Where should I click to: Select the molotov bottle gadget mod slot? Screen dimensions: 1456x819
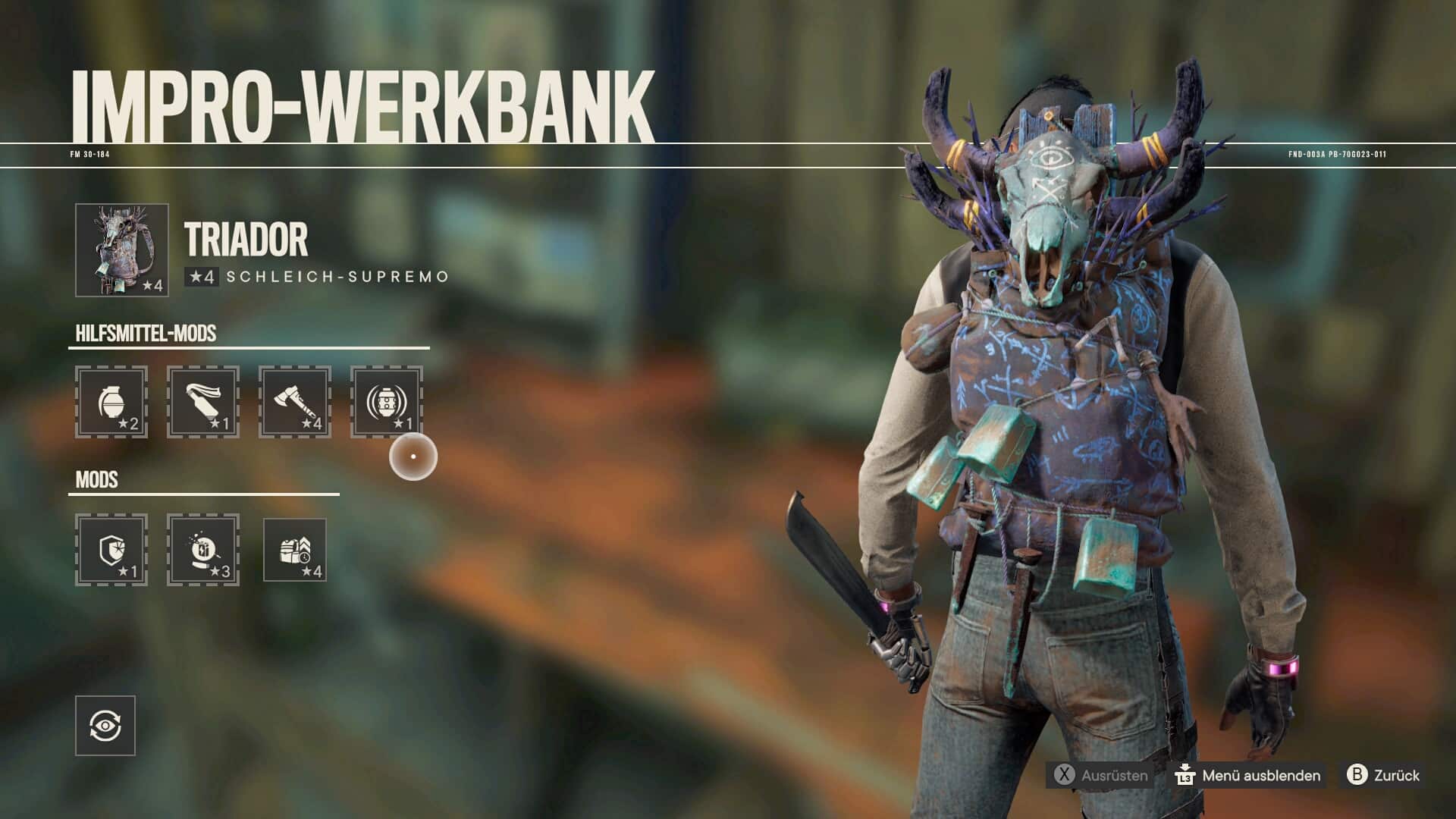(203, 402)
